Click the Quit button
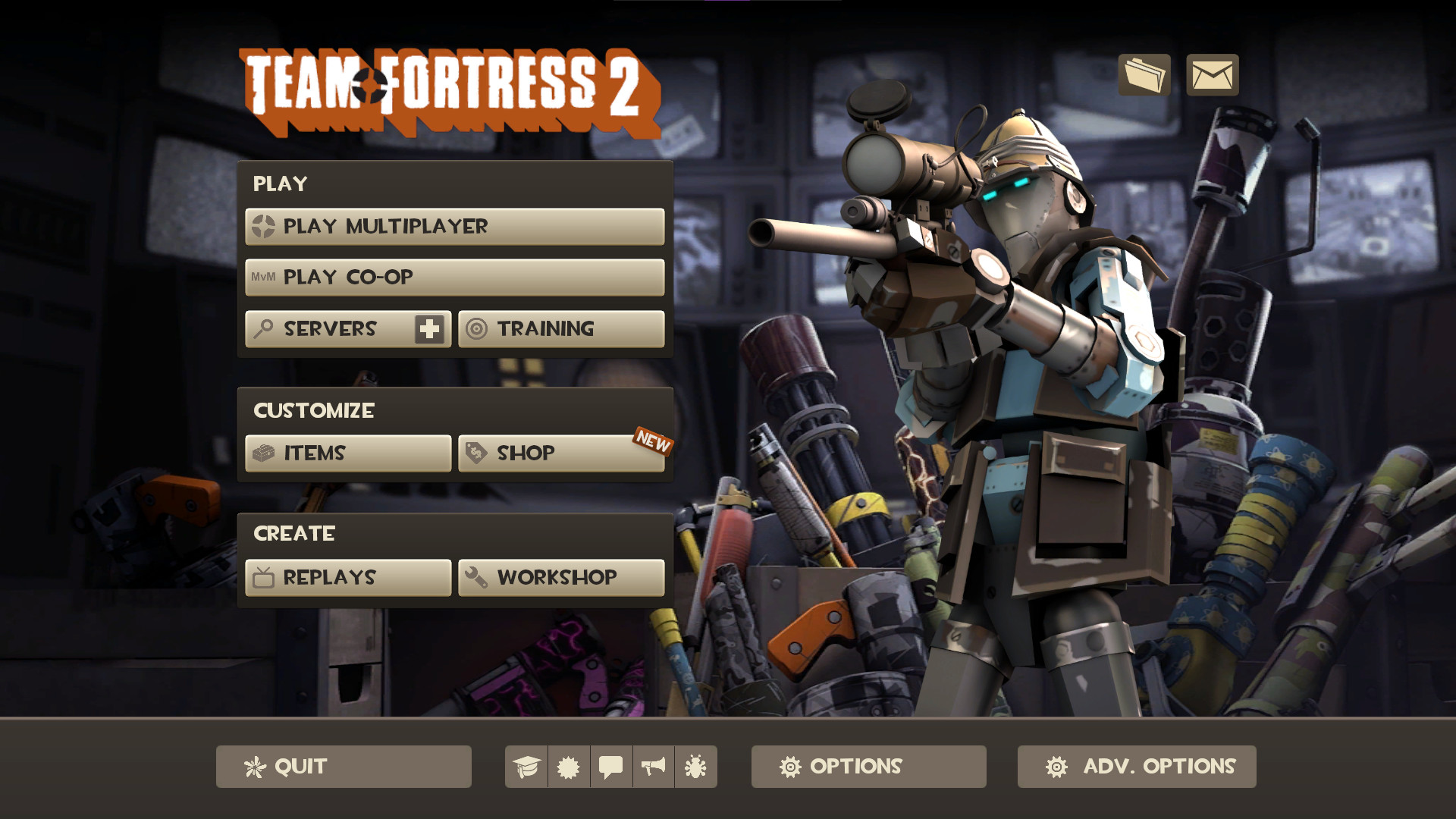This screenshot has height=819, width=1456. (x=343, y=767)
